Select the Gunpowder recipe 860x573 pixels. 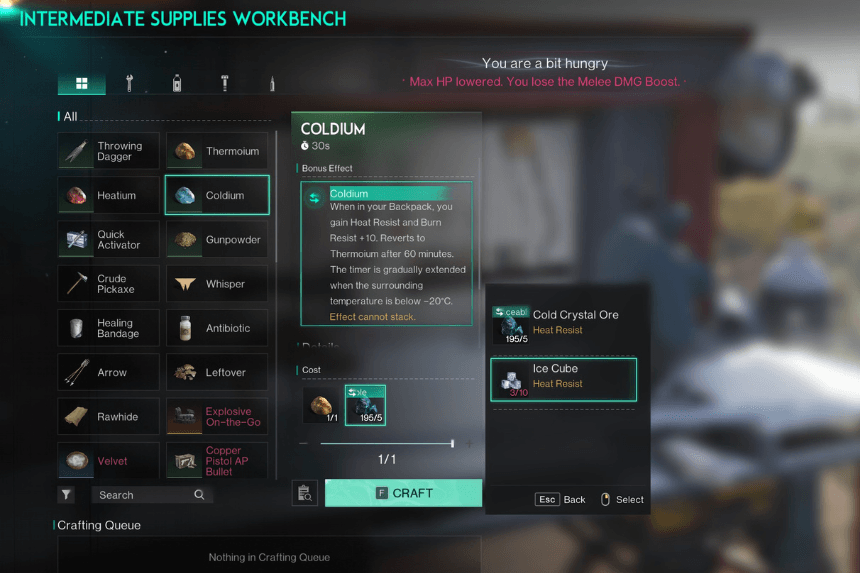(x=217, y=240)
